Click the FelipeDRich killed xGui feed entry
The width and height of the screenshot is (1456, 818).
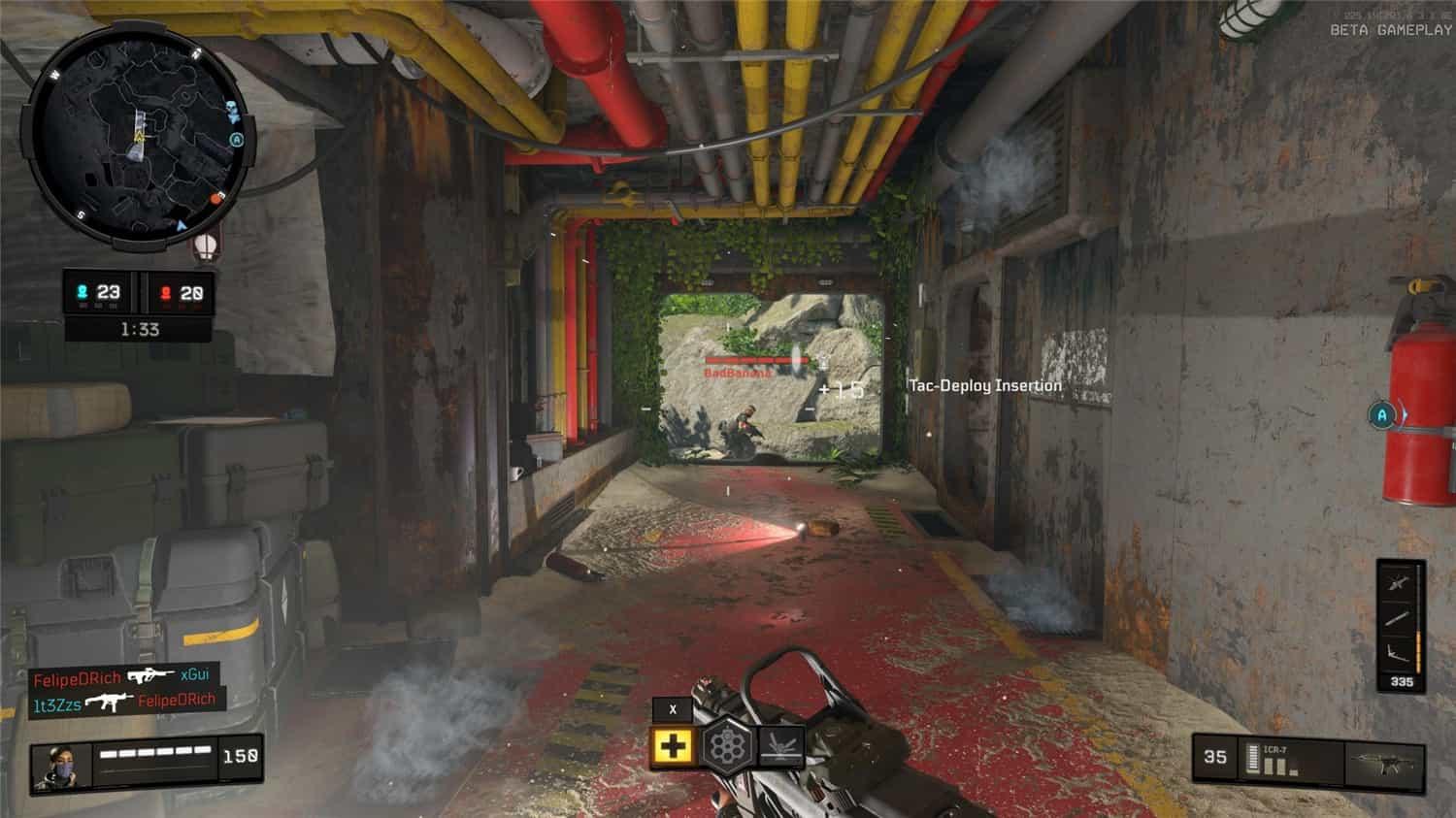point(121,676)
